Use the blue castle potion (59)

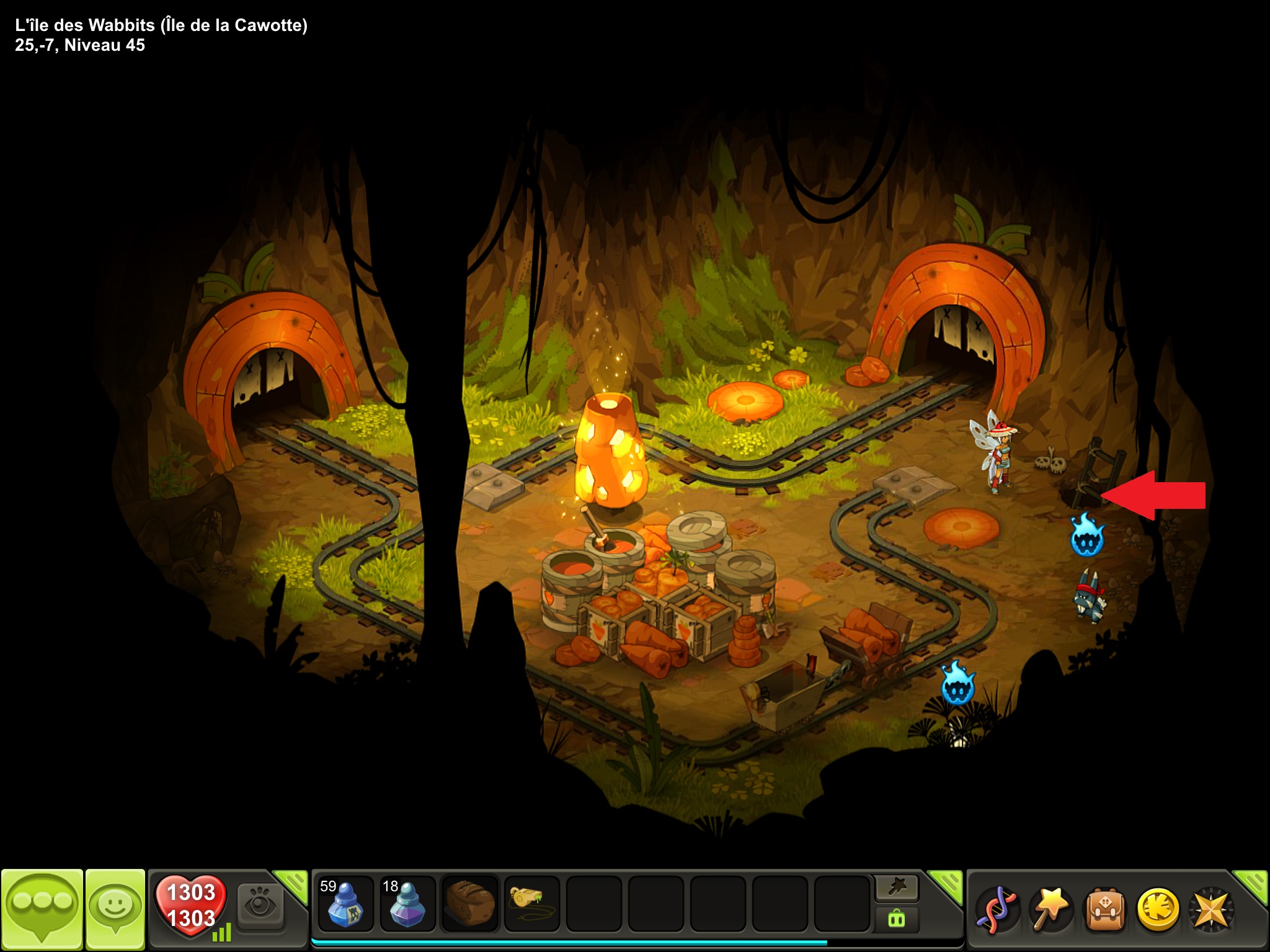[345, 904]
